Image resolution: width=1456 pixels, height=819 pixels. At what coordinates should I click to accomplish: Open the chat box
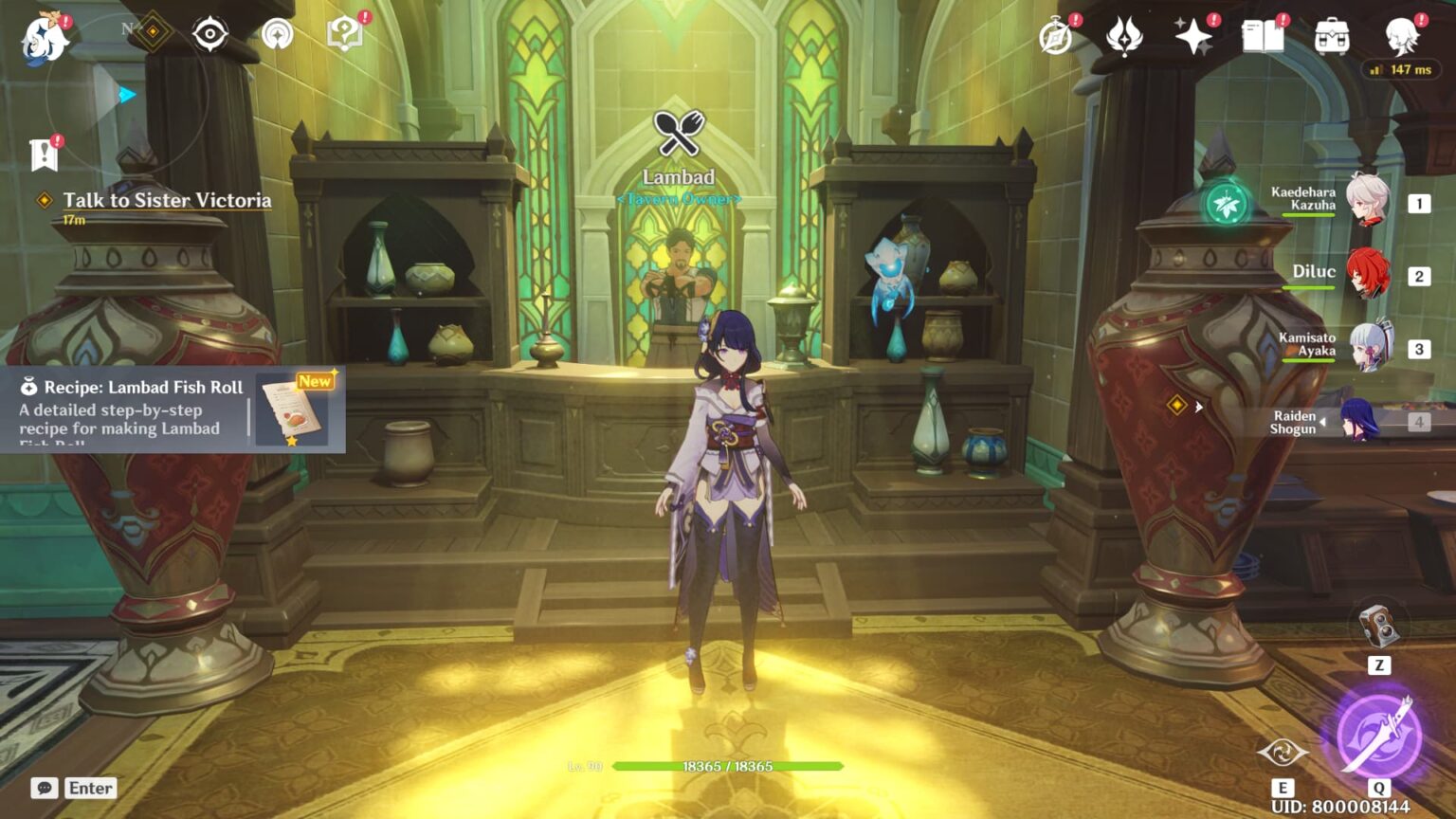coord(74,788)
